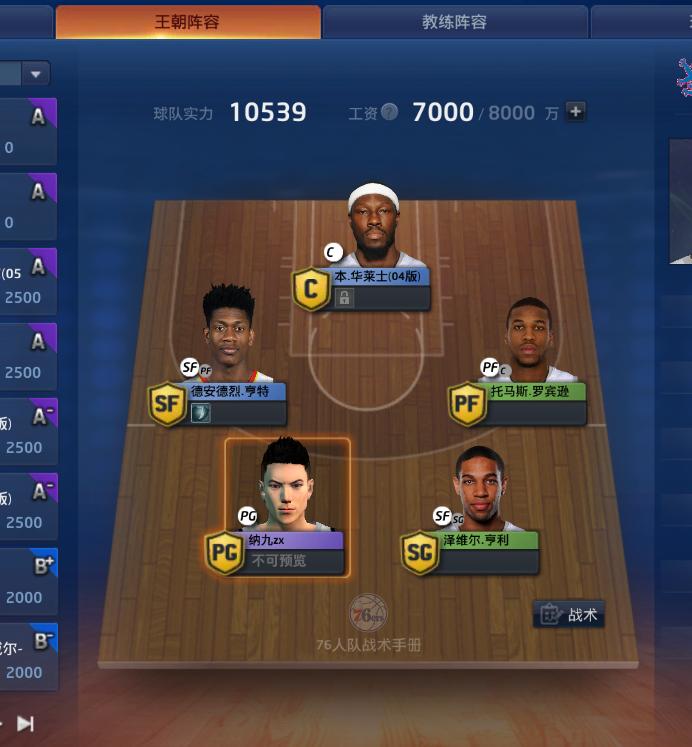
Task: Open the 教练阵容 tab
Action: (454, 22)
